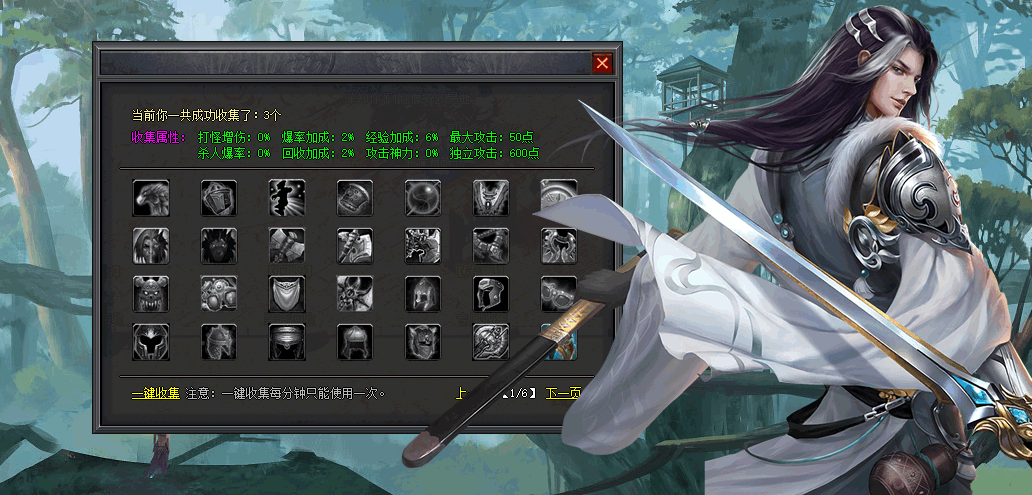
Task: Click the 一键收集 one-key collect link
Action: tap(155, 393)
